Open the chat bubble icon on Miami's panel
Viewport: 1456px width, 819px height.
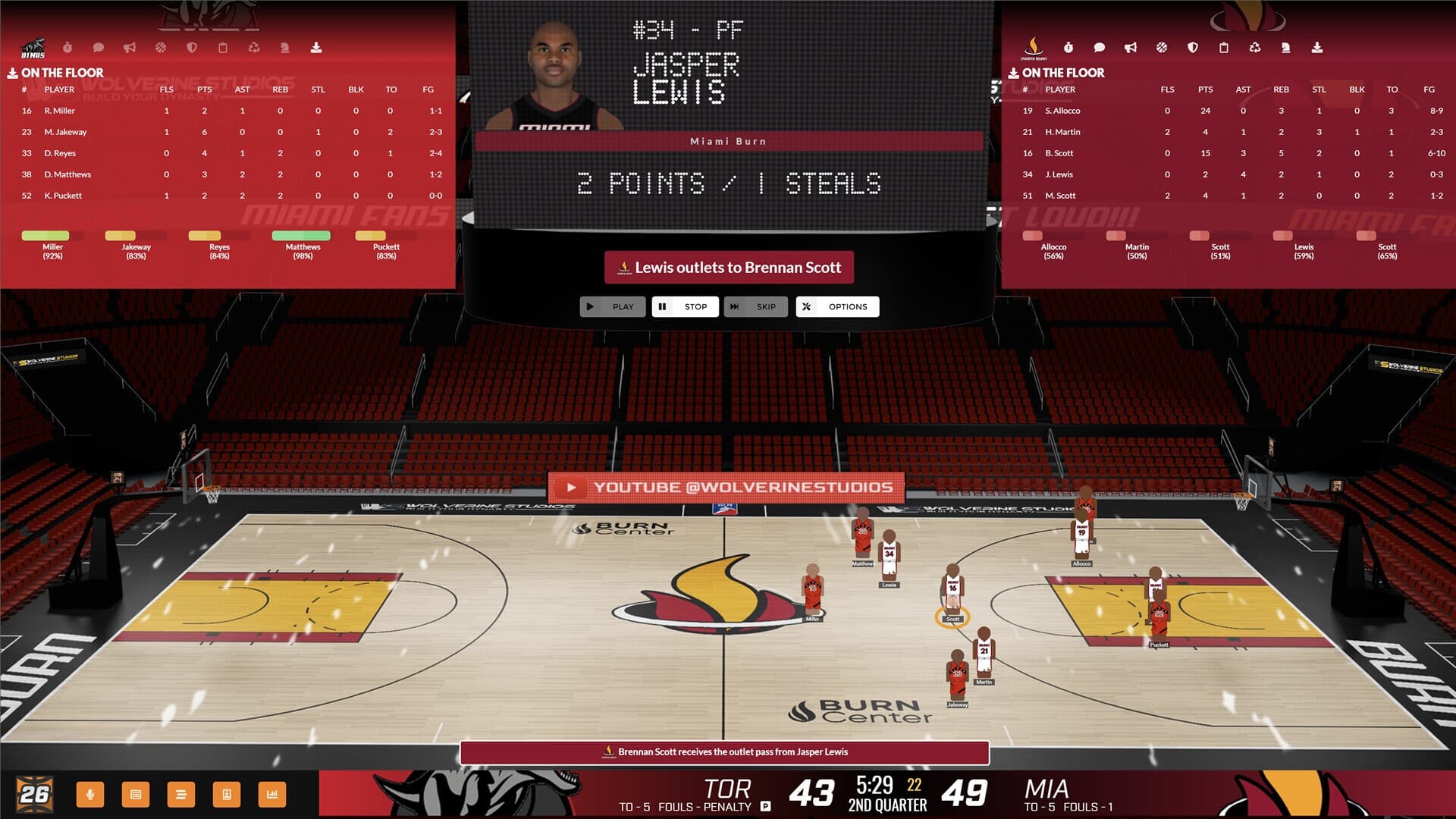tap(1099, 48)
